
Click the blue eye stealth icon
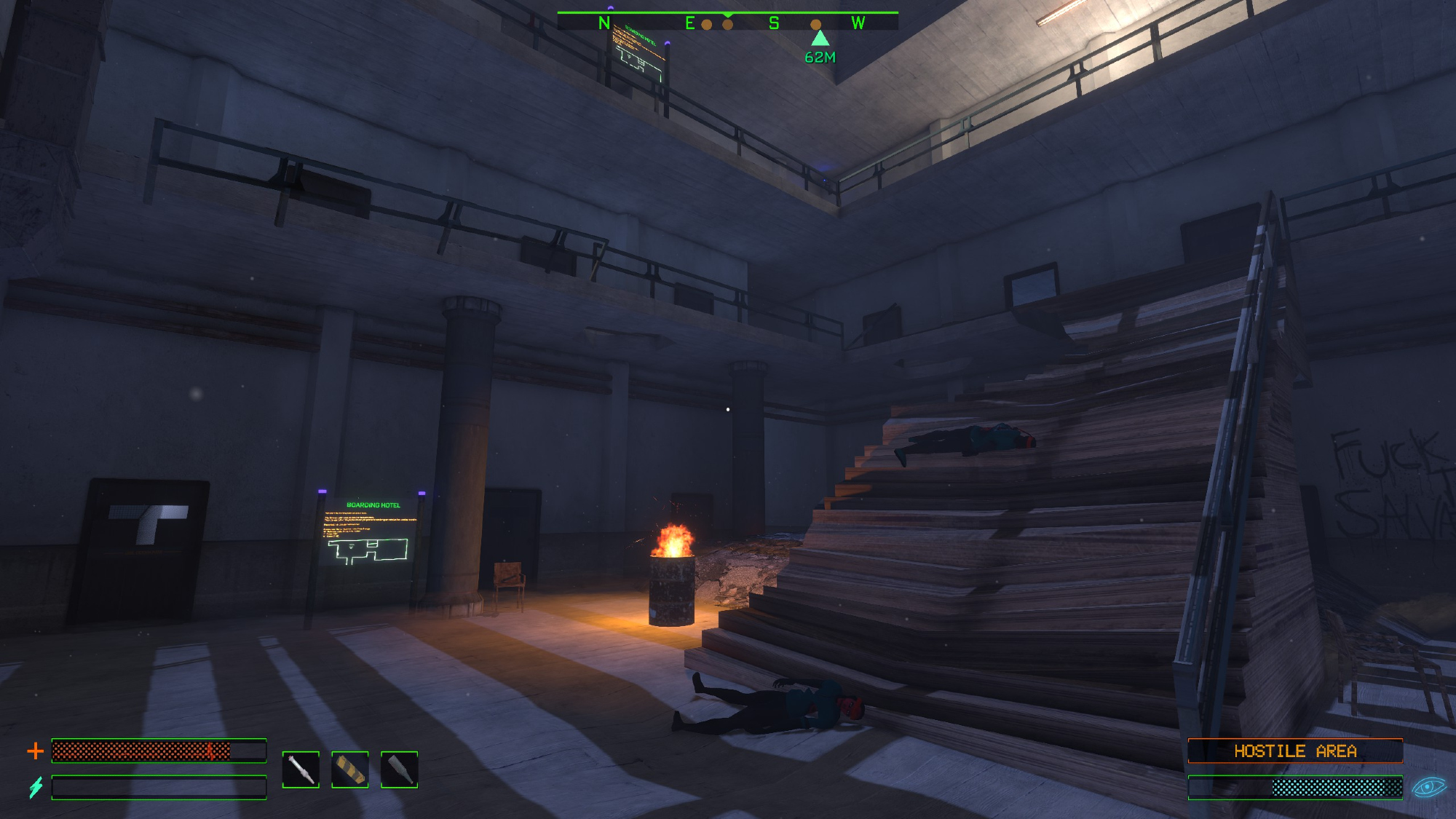point(1428,787)
